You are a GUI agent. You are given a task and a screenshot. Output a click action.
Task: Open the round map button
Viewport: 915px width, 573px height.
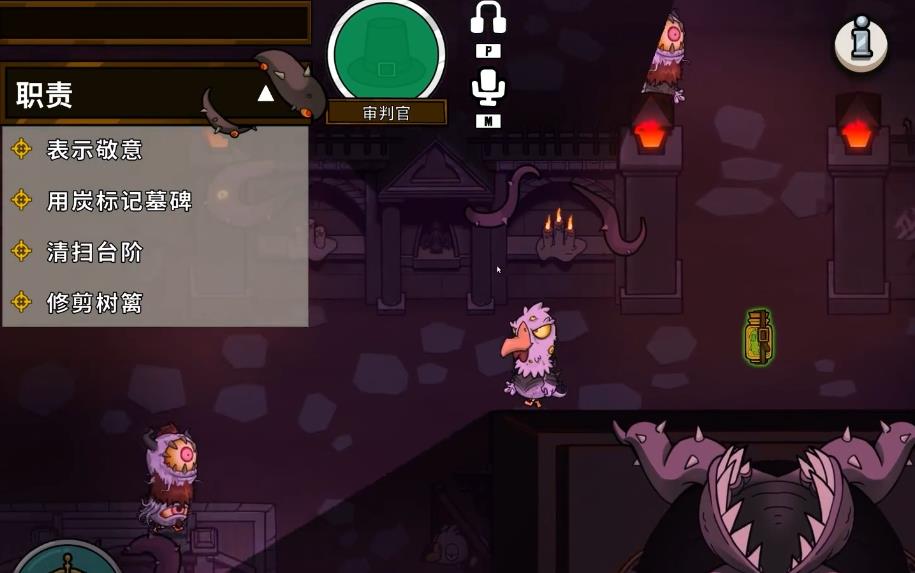pyautogui.click(x=66, y=562)
